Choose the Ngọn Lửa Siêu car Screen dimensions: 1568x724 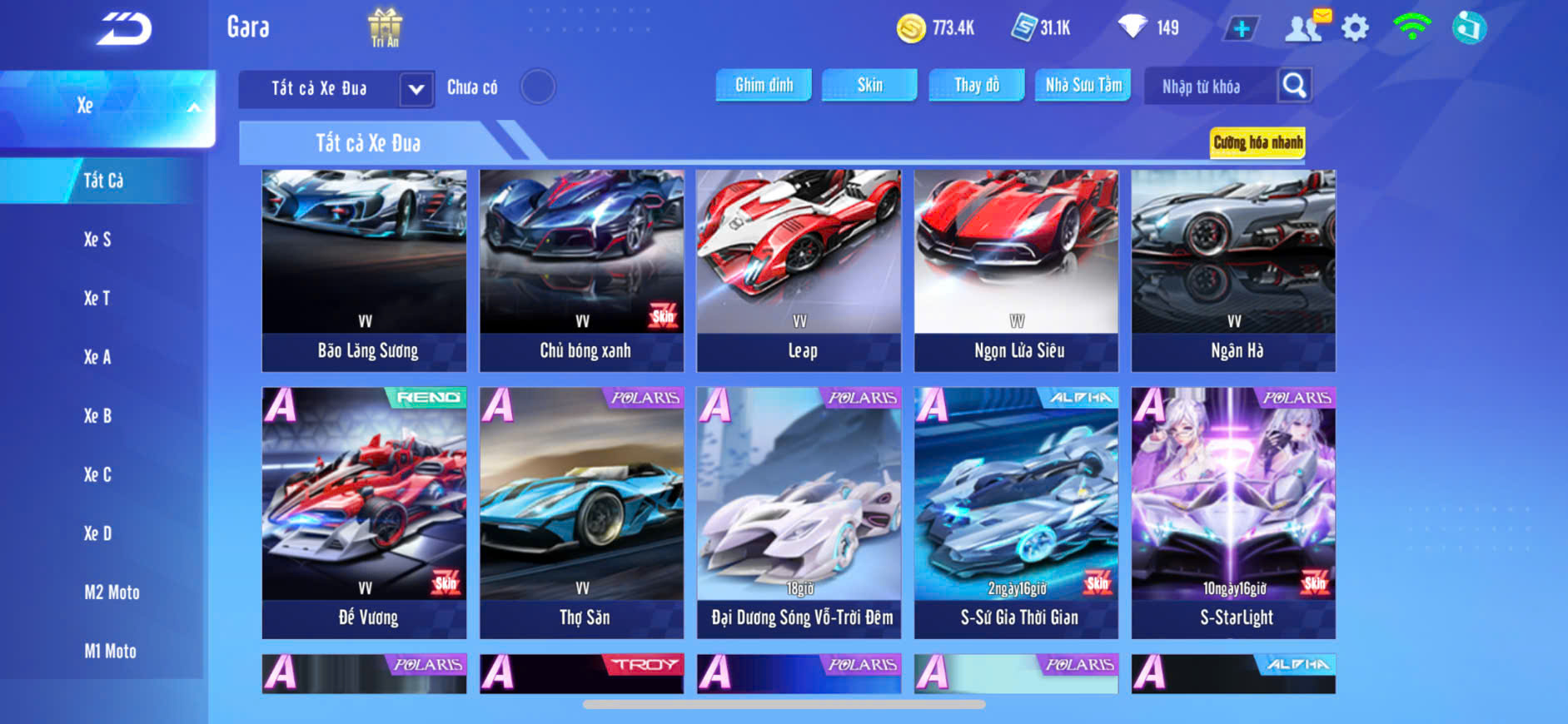coord(1016,270)
